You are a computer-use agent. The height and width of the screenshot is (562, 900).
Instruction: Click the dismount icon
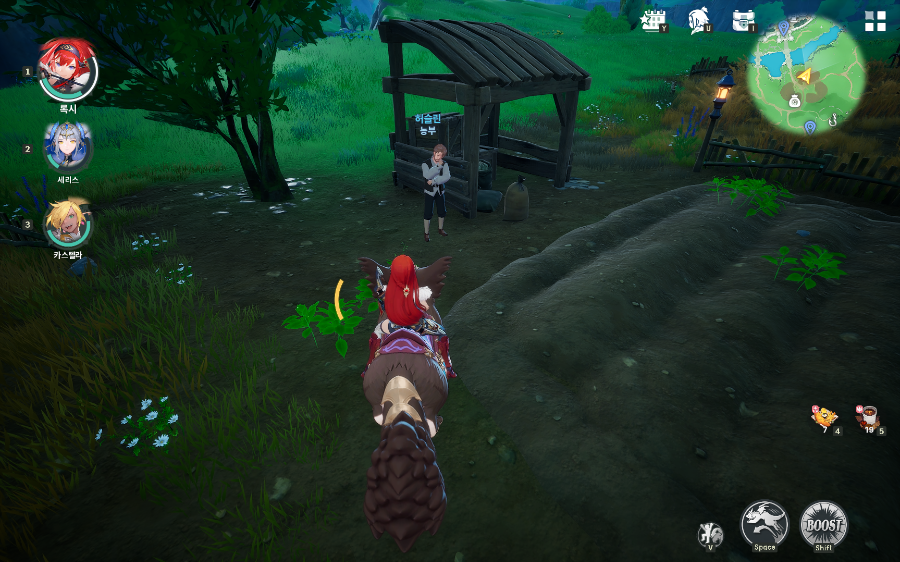tap(710, 534)
